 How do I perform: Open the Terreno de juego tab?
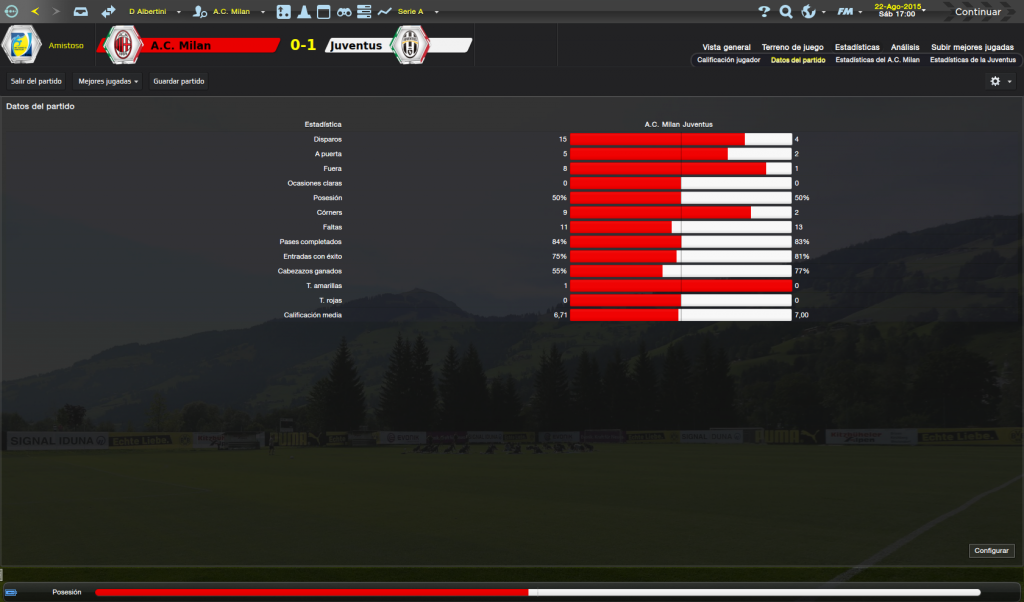(x=792, y=47)
